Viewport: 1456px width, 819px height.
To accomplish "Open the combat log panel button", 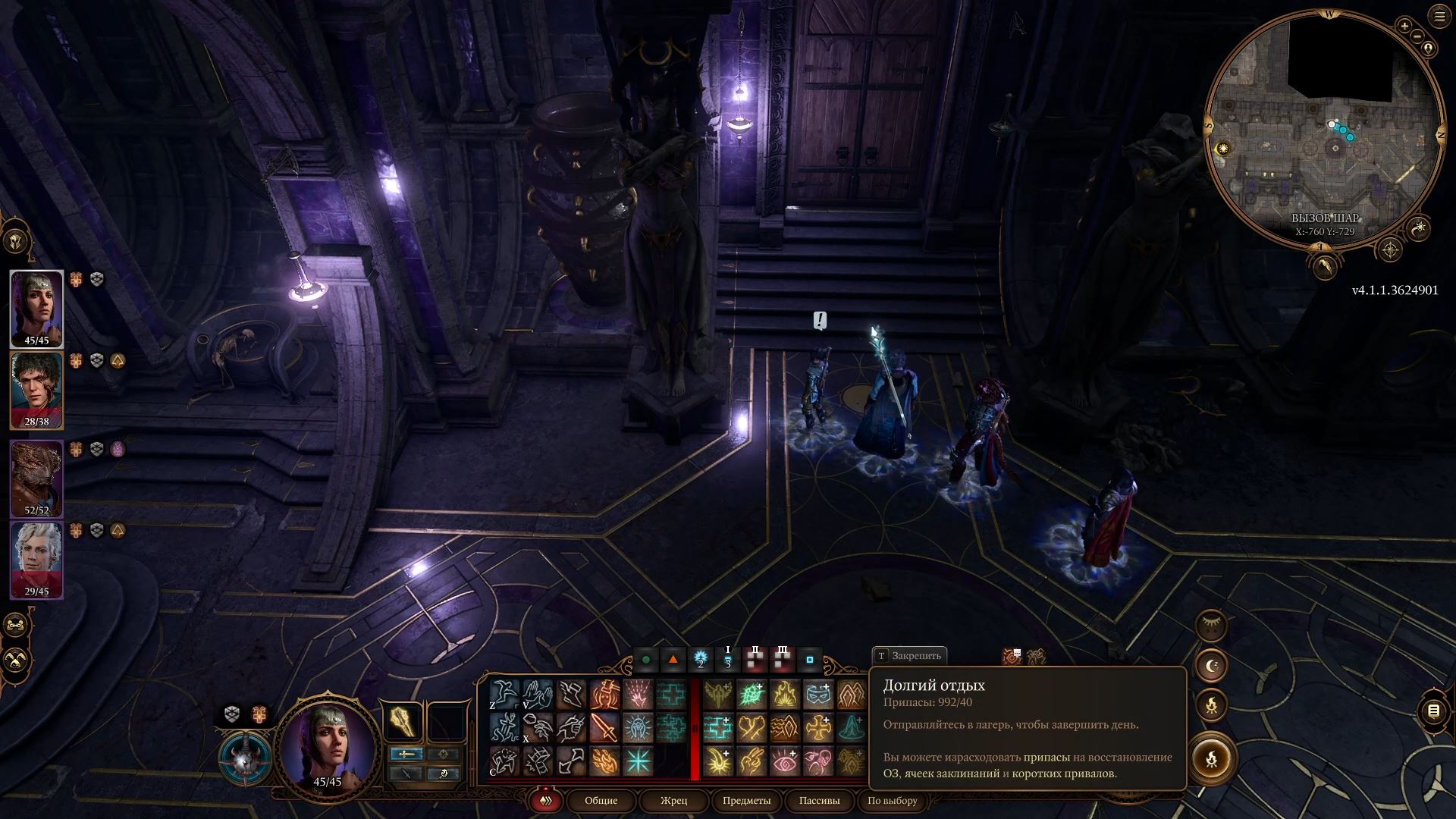I will click(1433, 711).
